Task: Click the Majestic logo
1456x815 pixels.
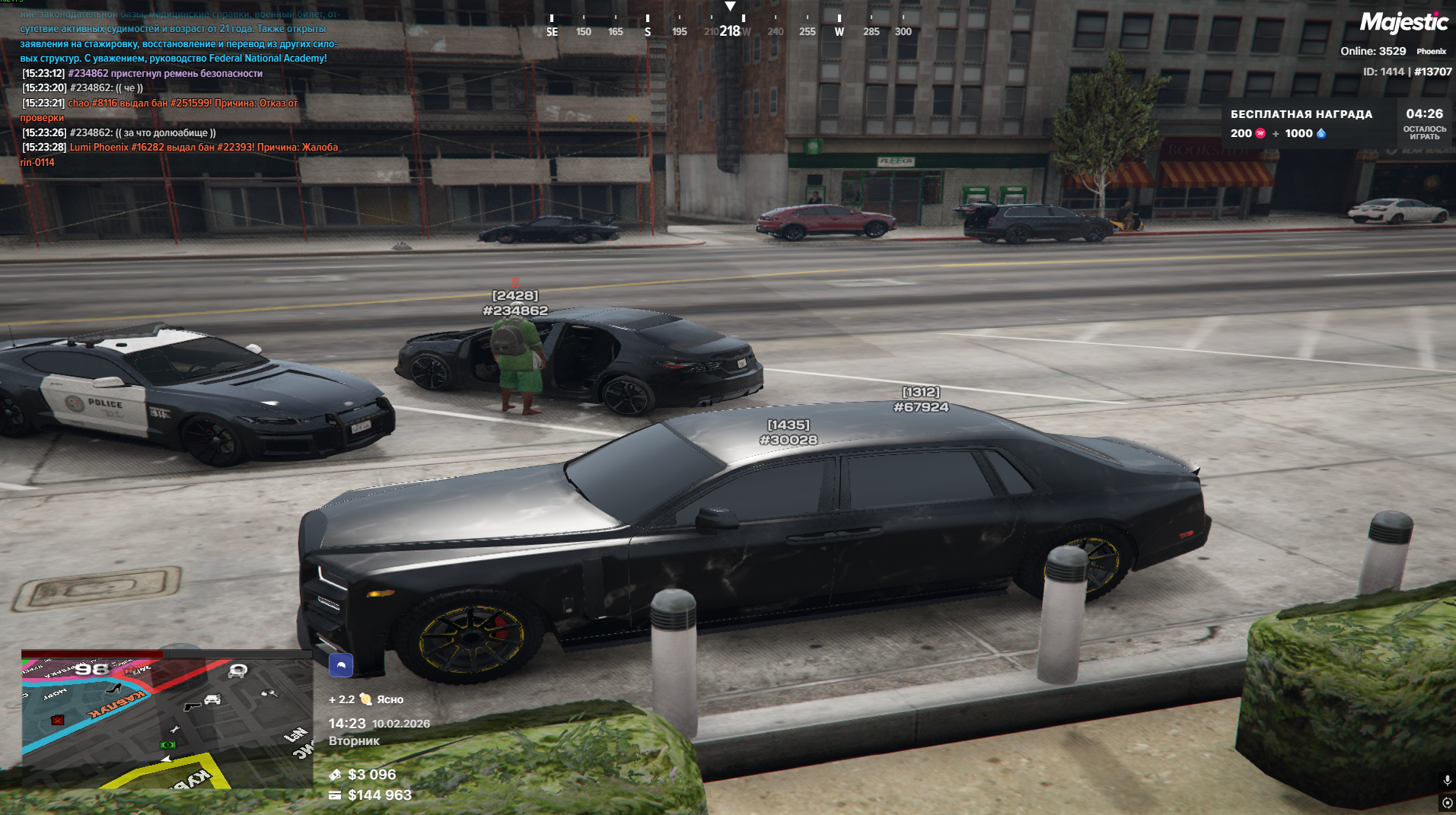Action: [x=1403, y=23]
